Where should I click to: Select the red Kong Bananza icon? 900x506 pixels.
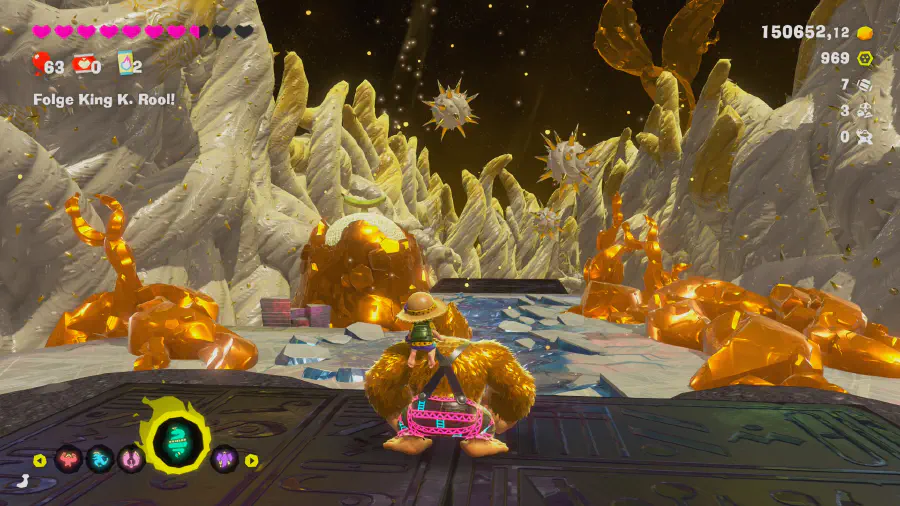tap(69, 459)
